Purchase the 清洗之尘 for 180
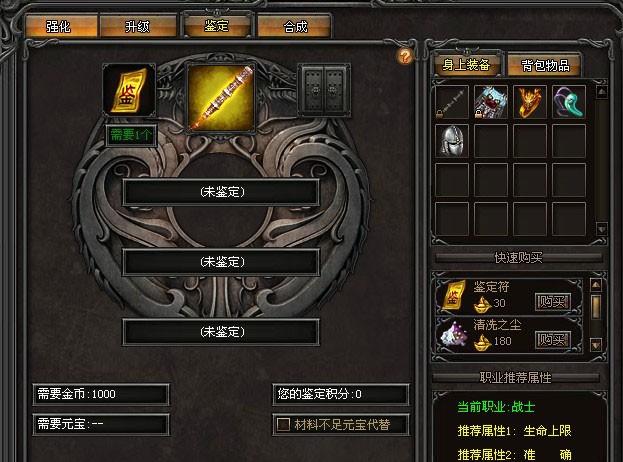Viewport: 623px width, 462px height. [x=552, y=340]
